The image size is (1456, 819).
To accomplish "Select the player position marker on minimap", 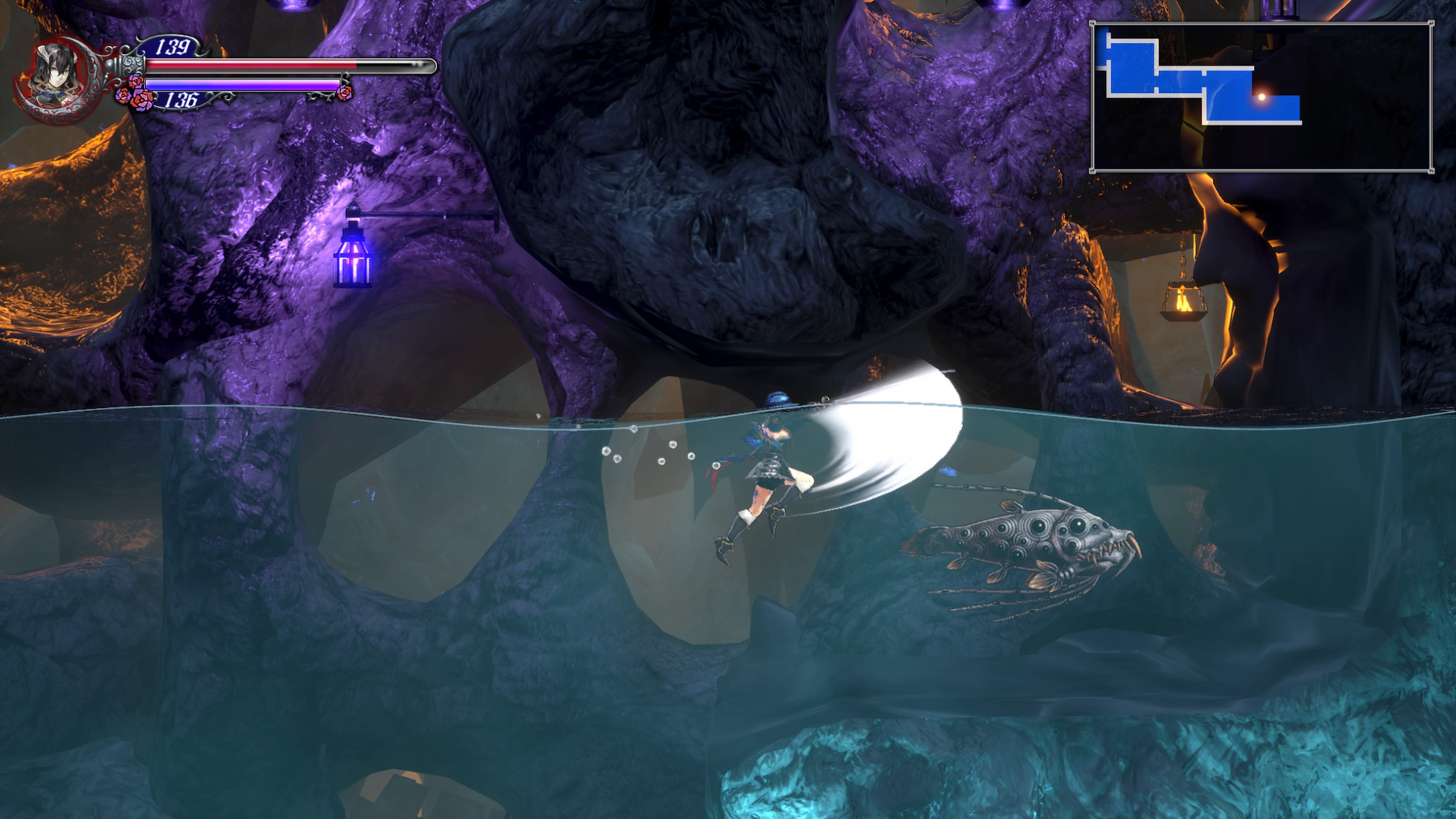I will point(1262,97).
